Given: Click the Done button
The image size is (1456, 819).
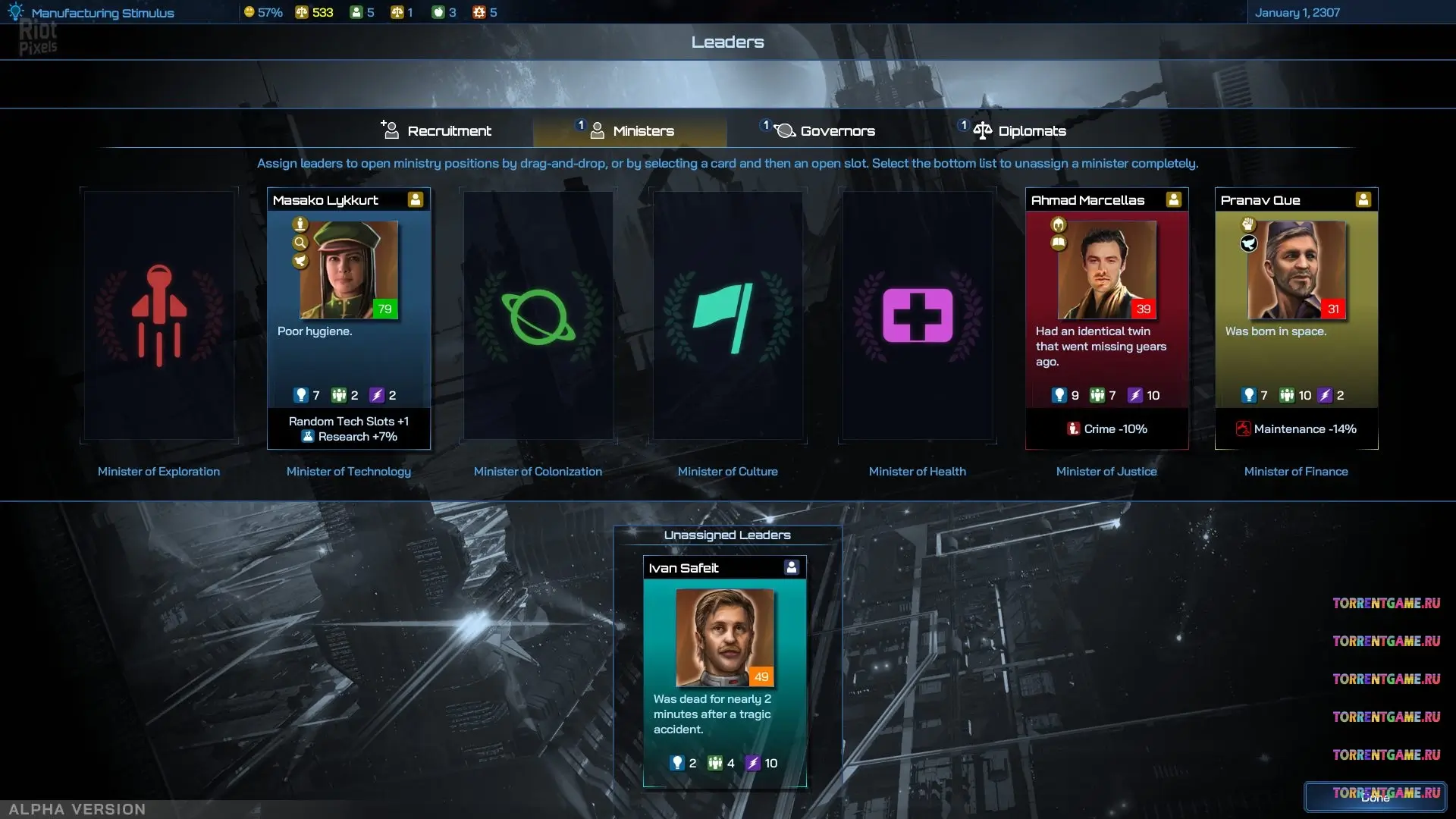Looking at the screenshot, I should [1375, 797].
